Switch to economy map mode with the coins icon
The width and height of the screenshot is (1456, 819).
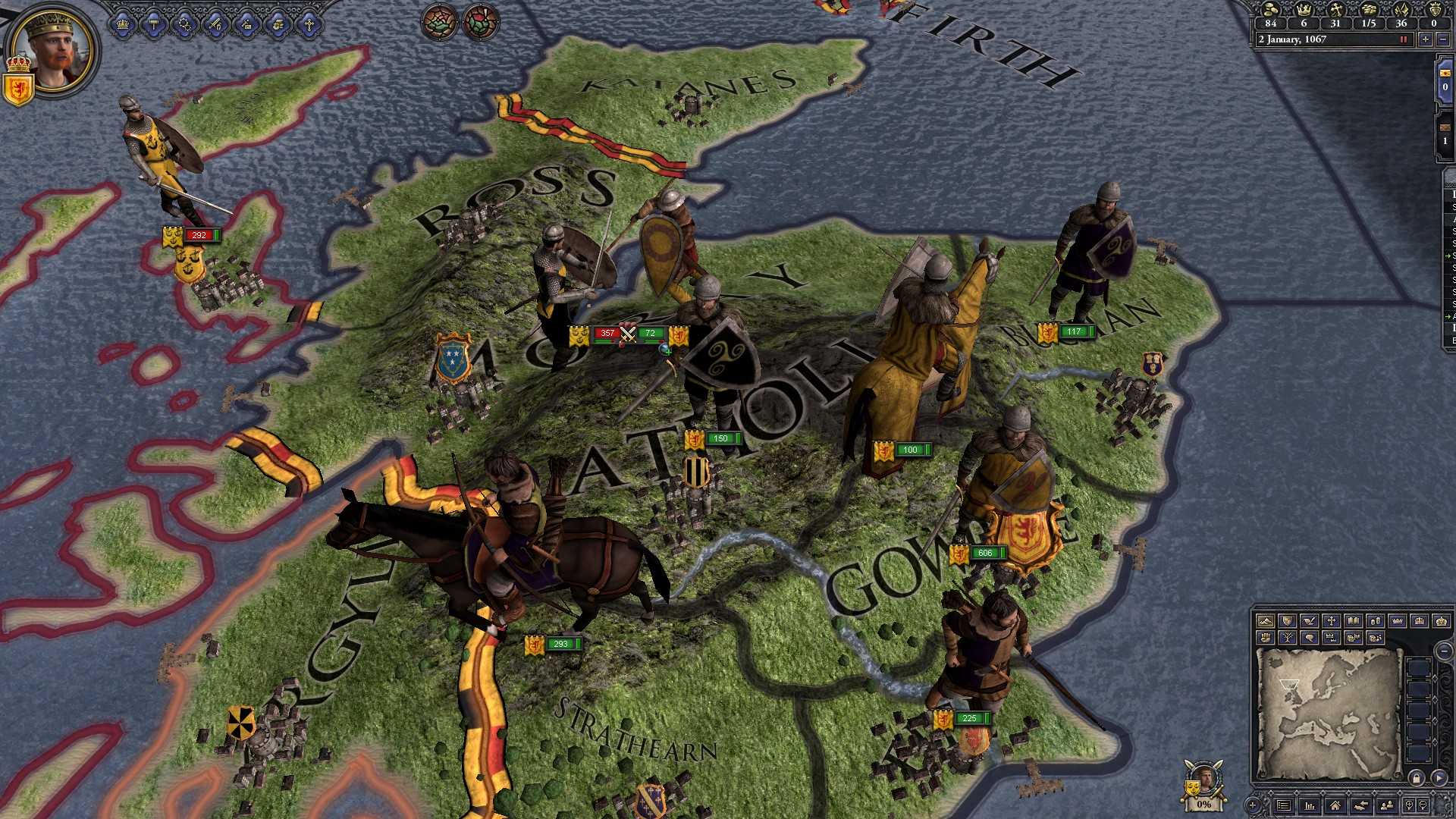tap(1374, 621)
